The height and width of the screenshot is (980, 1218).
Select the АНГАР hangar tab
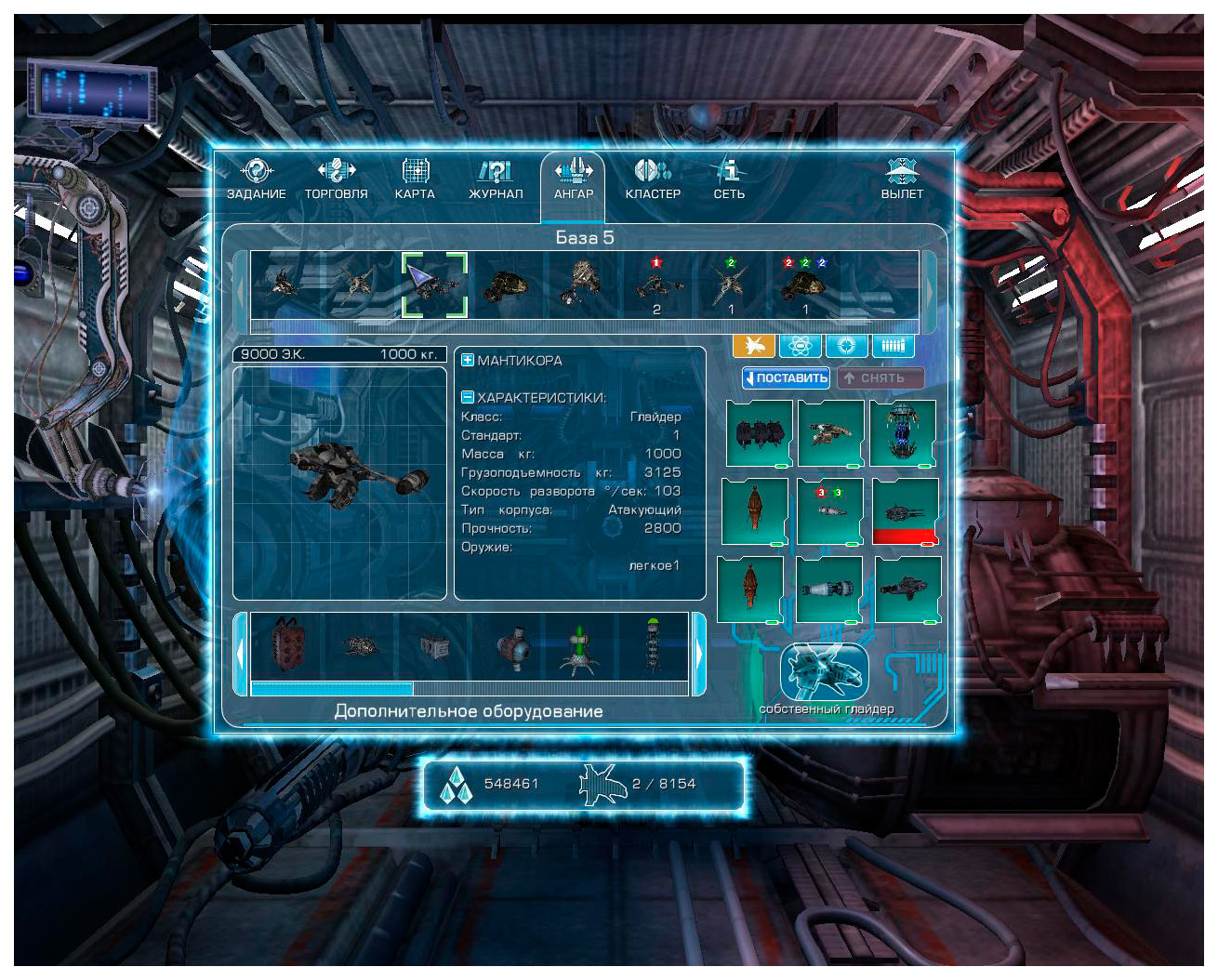574,179
